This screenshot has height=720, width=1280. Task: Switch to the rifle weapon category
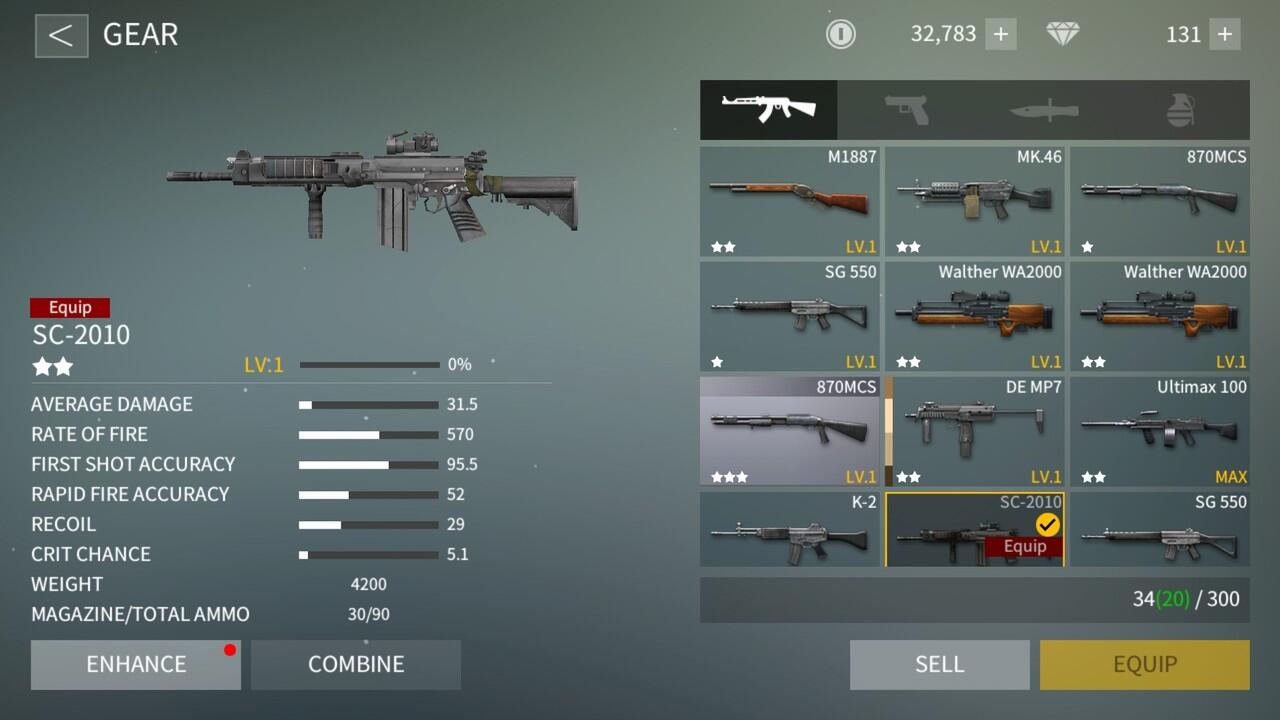(x=768, y=110)
